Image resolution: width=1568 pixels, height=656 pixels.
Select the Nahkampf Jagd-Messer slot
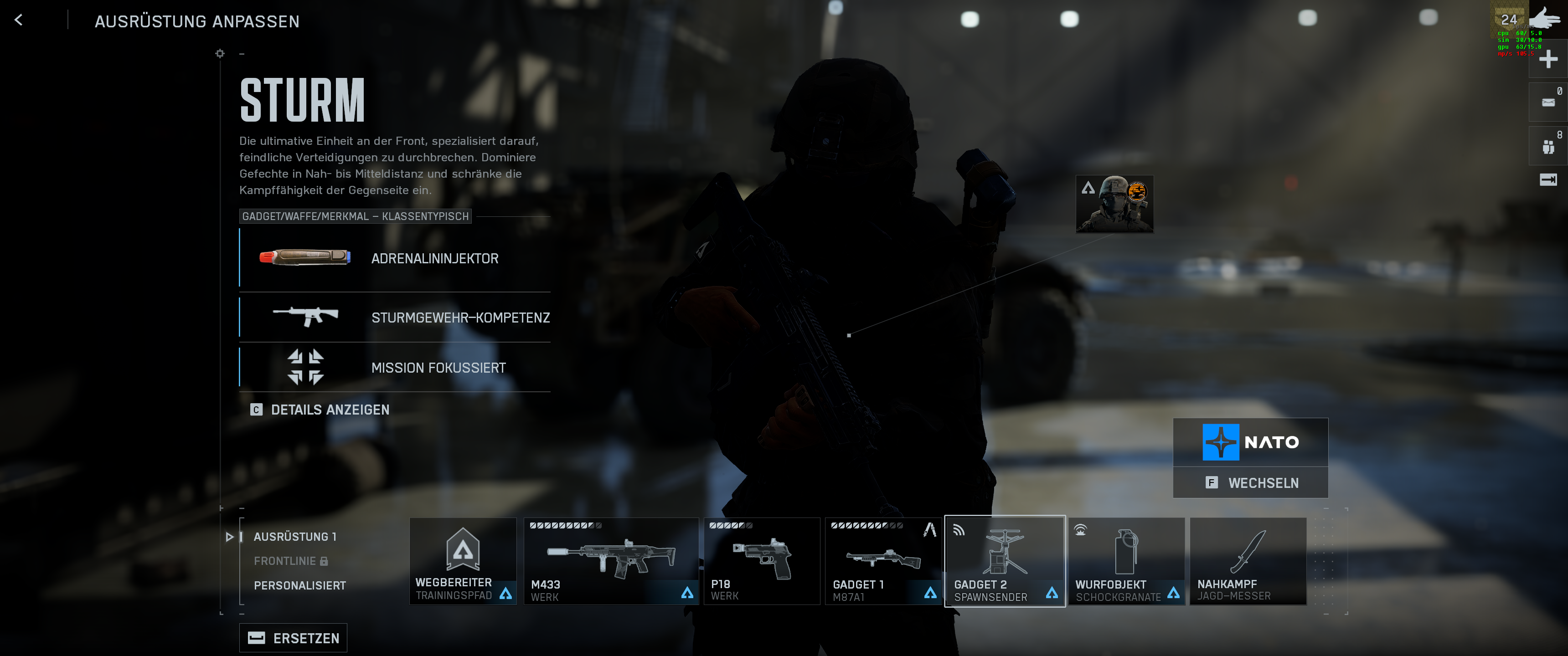(x=1248, y=561)
